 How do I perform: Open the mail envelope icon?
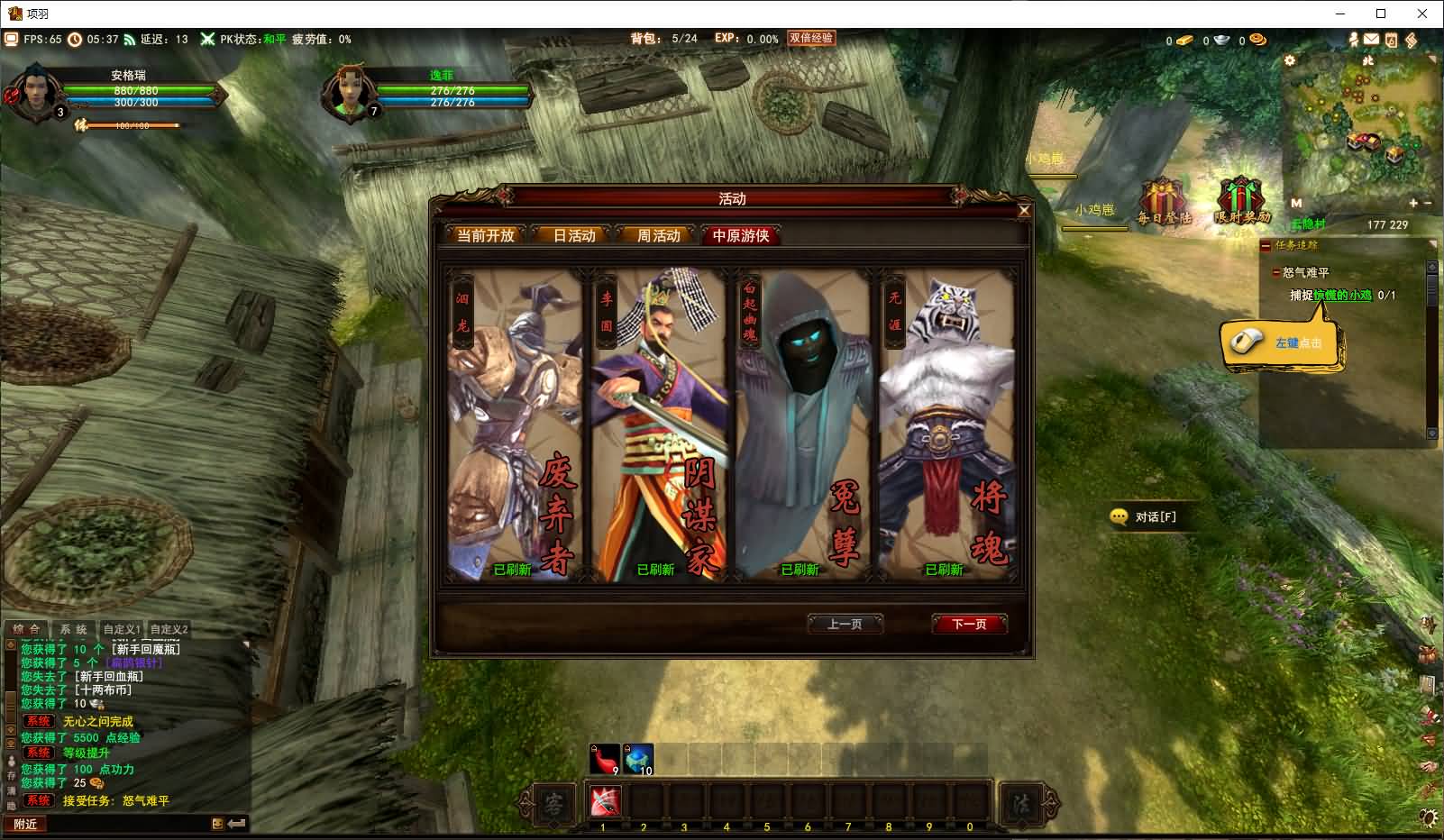tap(1371, 40)
